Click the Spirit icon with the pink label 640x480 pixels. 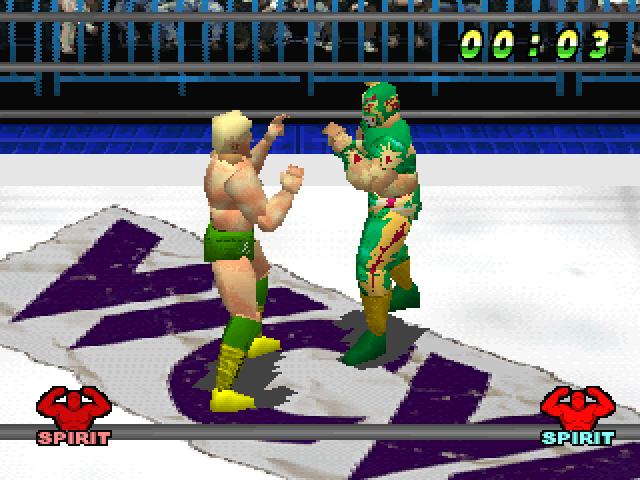click(73, 415)
